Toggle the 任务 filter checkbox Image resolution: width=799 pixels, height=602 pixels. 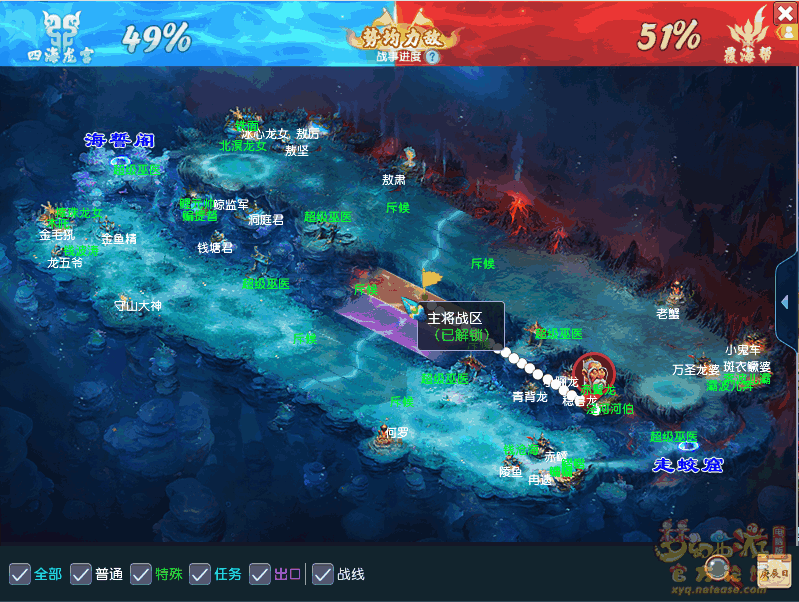coord(200,574)
